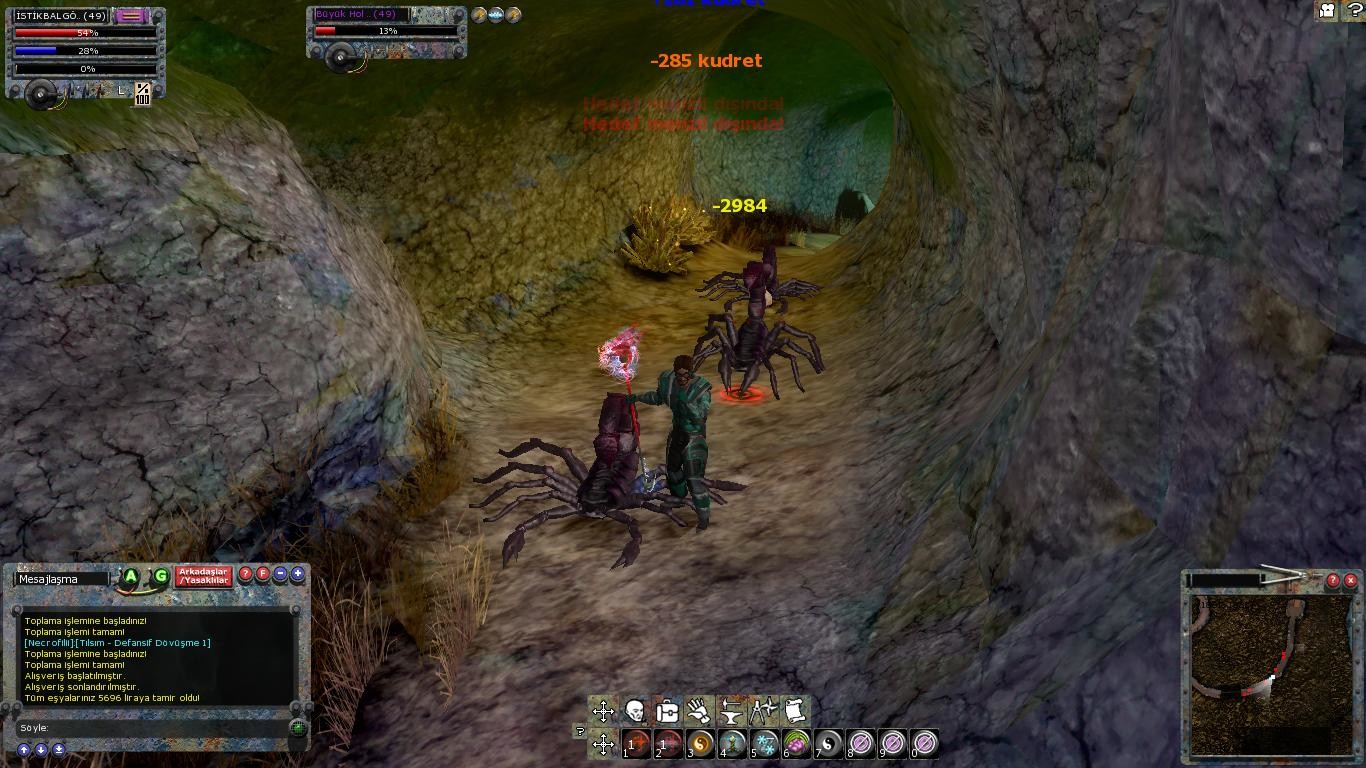Open the Arkadaşlar/Yasaklılar friends list

click(x=204, y=577)
